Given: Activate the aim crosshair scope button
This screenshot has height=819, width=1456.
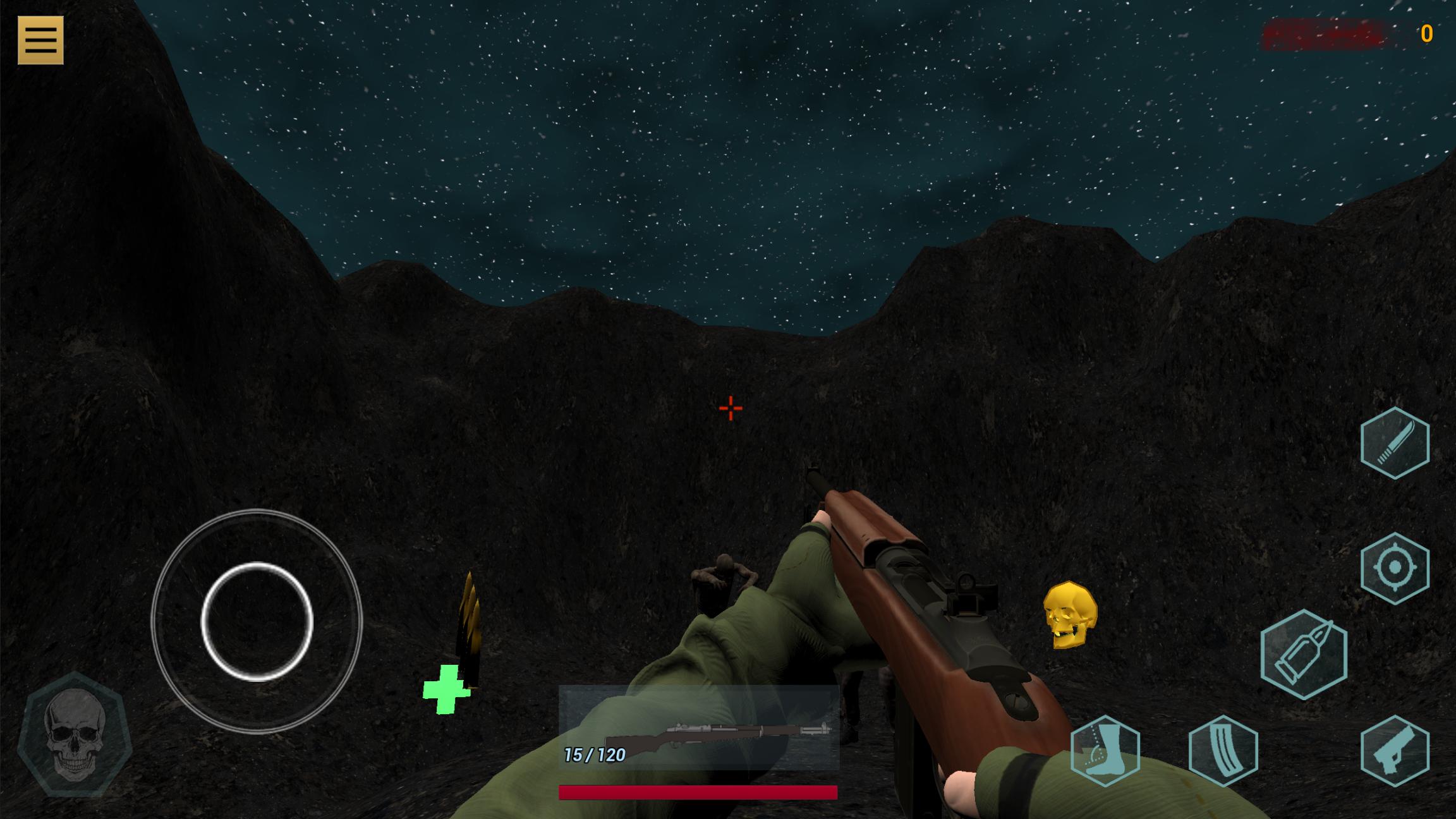Looking at the screenshot, I should [x=1395, y=568].
